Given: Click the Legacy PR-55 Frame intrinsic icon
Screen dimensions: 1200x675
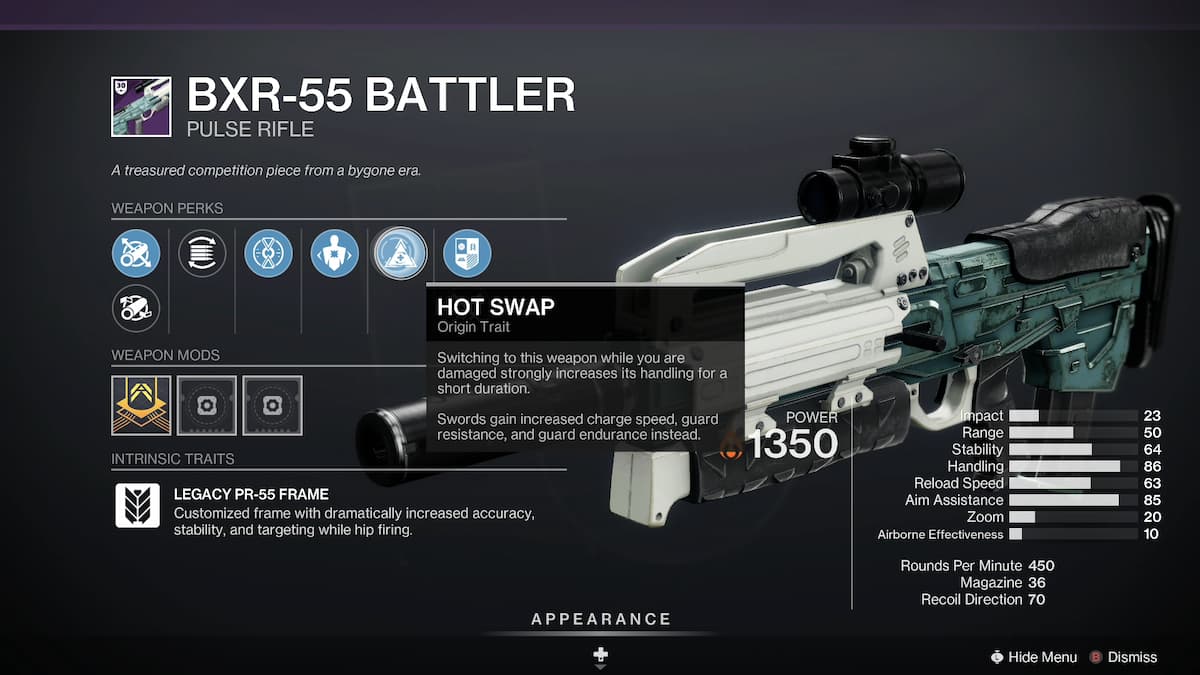Looking at the screenshot, I should point(137,506).
